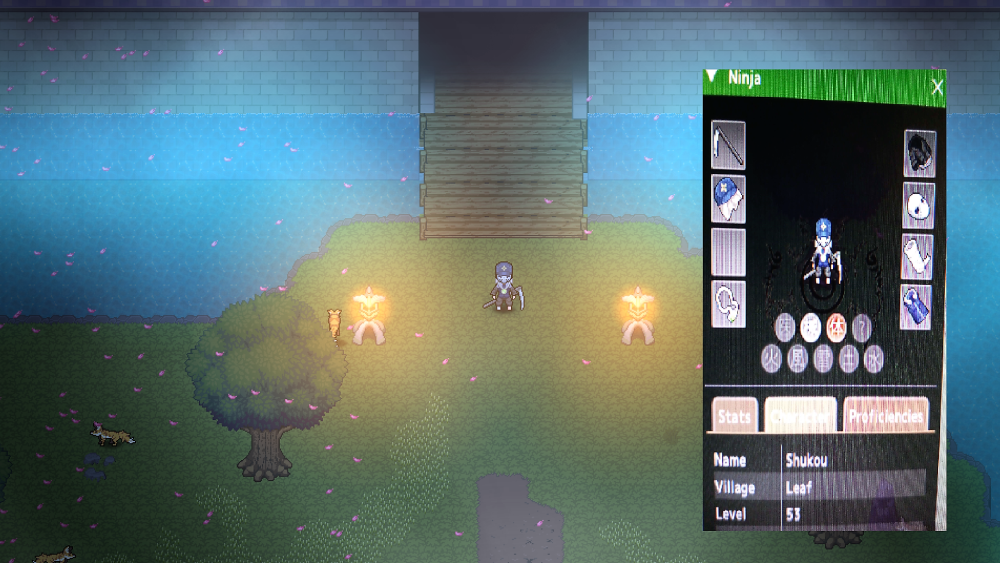The image size is (1000, 563).
Task: Click the blue garment equipment slot
Action: tap(916, 307)
